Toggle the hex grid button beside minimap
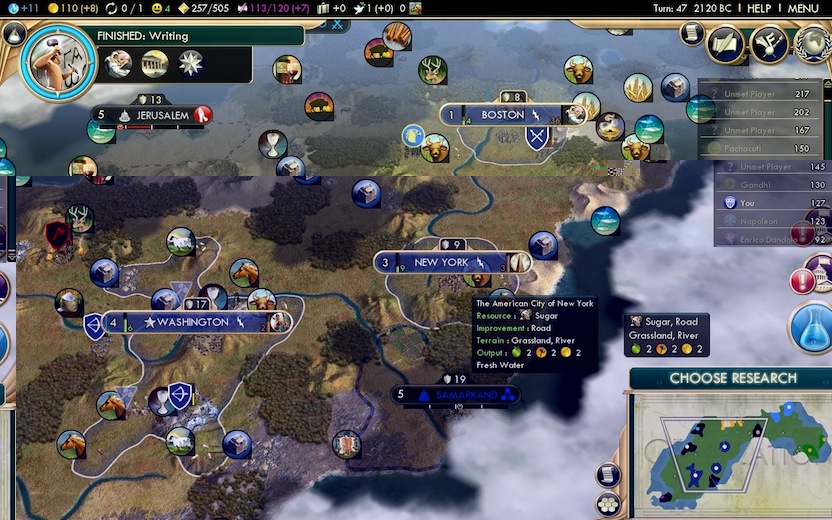Viewport: 832px width, 520px height. [607, 503]
